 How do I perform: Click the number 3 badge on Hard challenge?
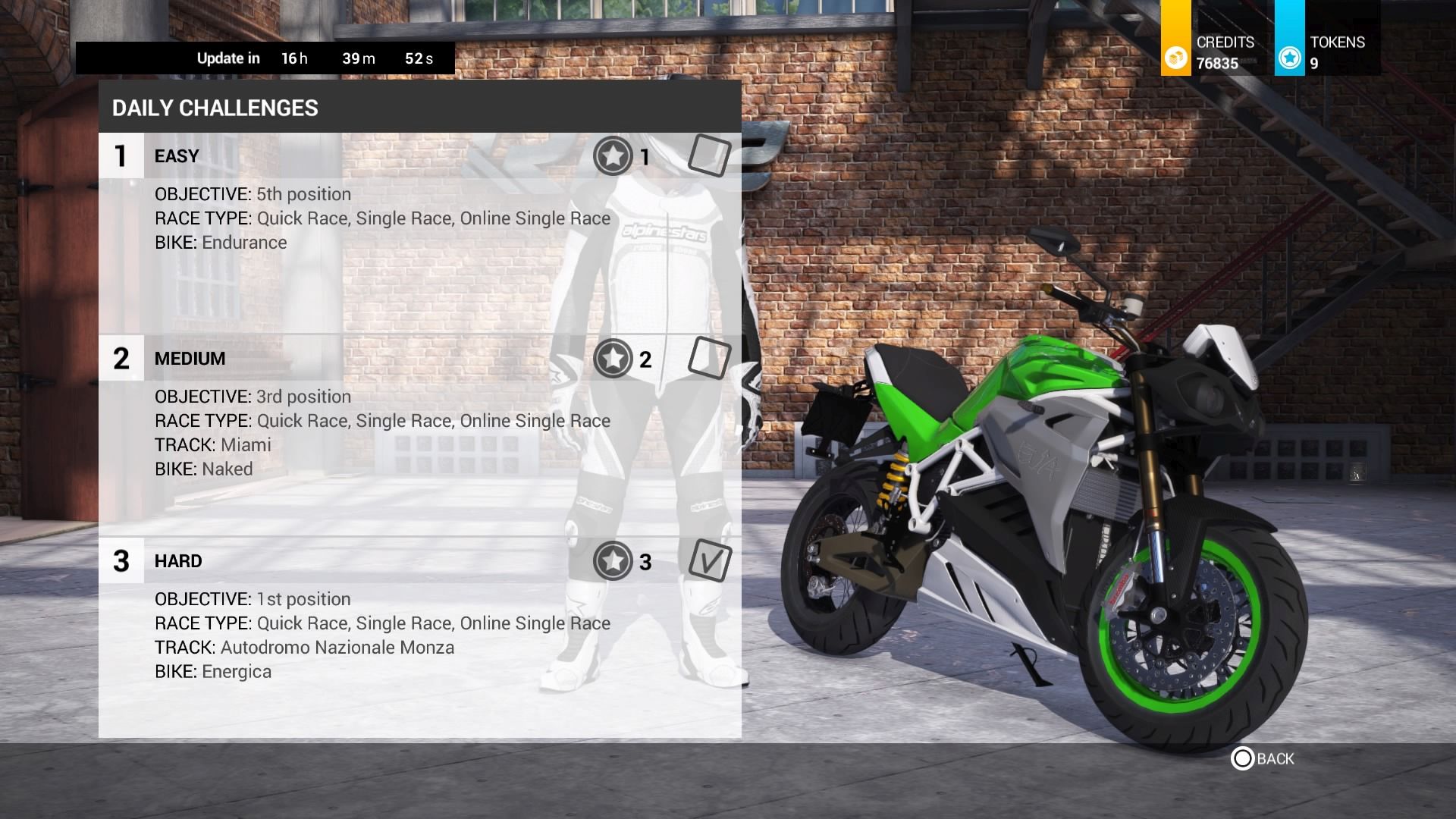(121, 561)
